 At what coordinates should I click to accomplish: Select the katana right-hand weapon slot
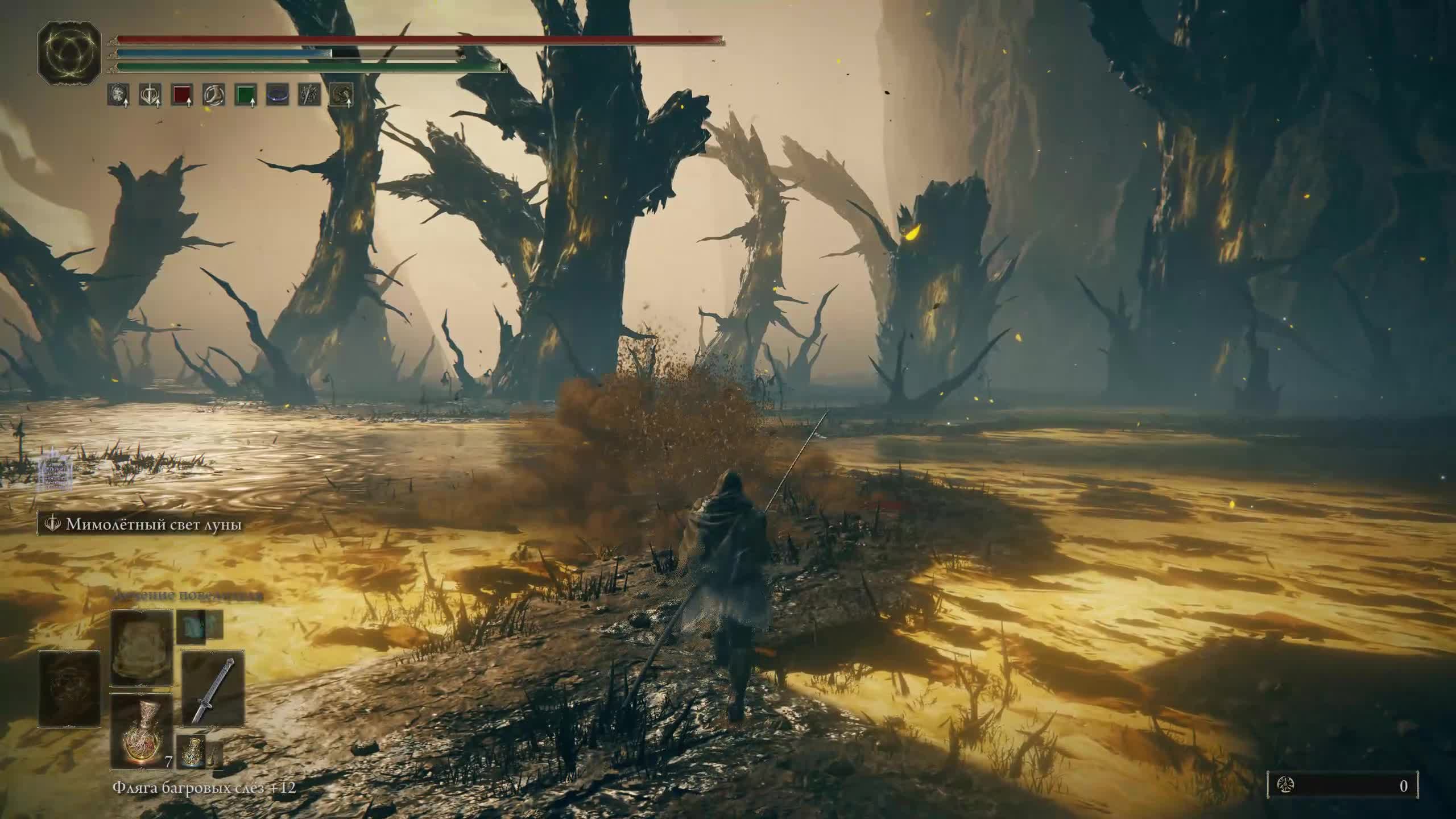click(x=213, y=689)
